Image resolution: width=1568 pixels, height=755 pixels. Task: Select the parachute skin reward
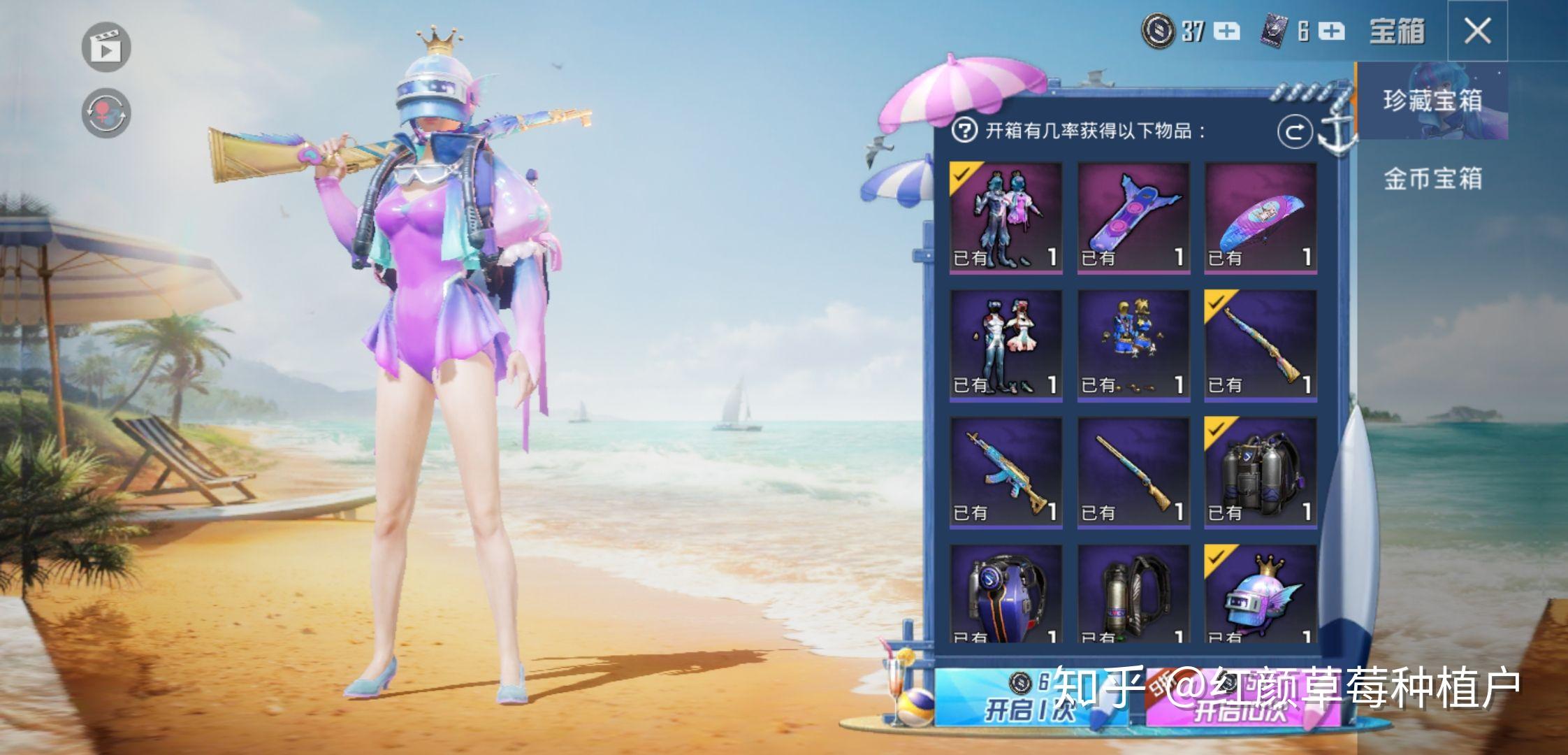pyautogui.click(x=1261, y=217)
